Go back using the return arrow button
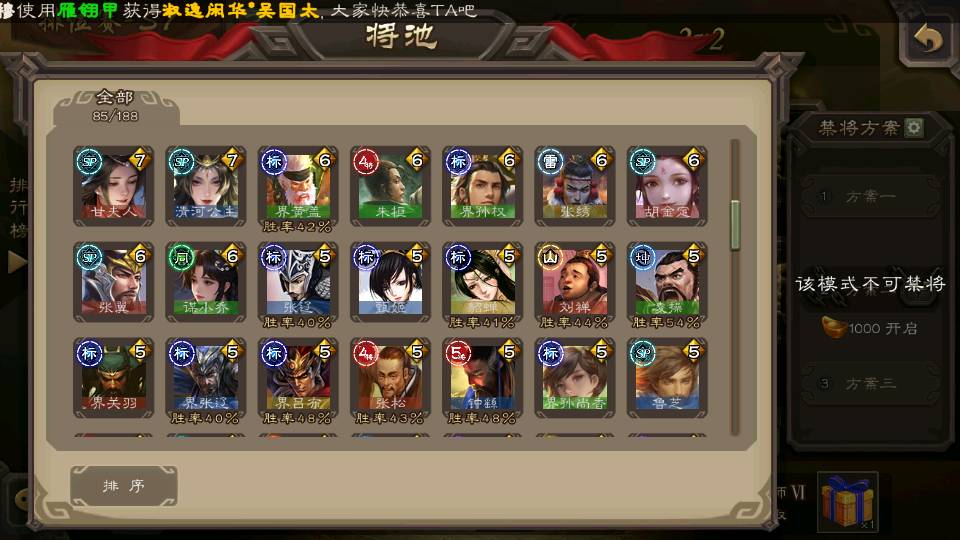The width and height of the screenshot is (960, 540). pyautogui.click(x=928, y=40)
